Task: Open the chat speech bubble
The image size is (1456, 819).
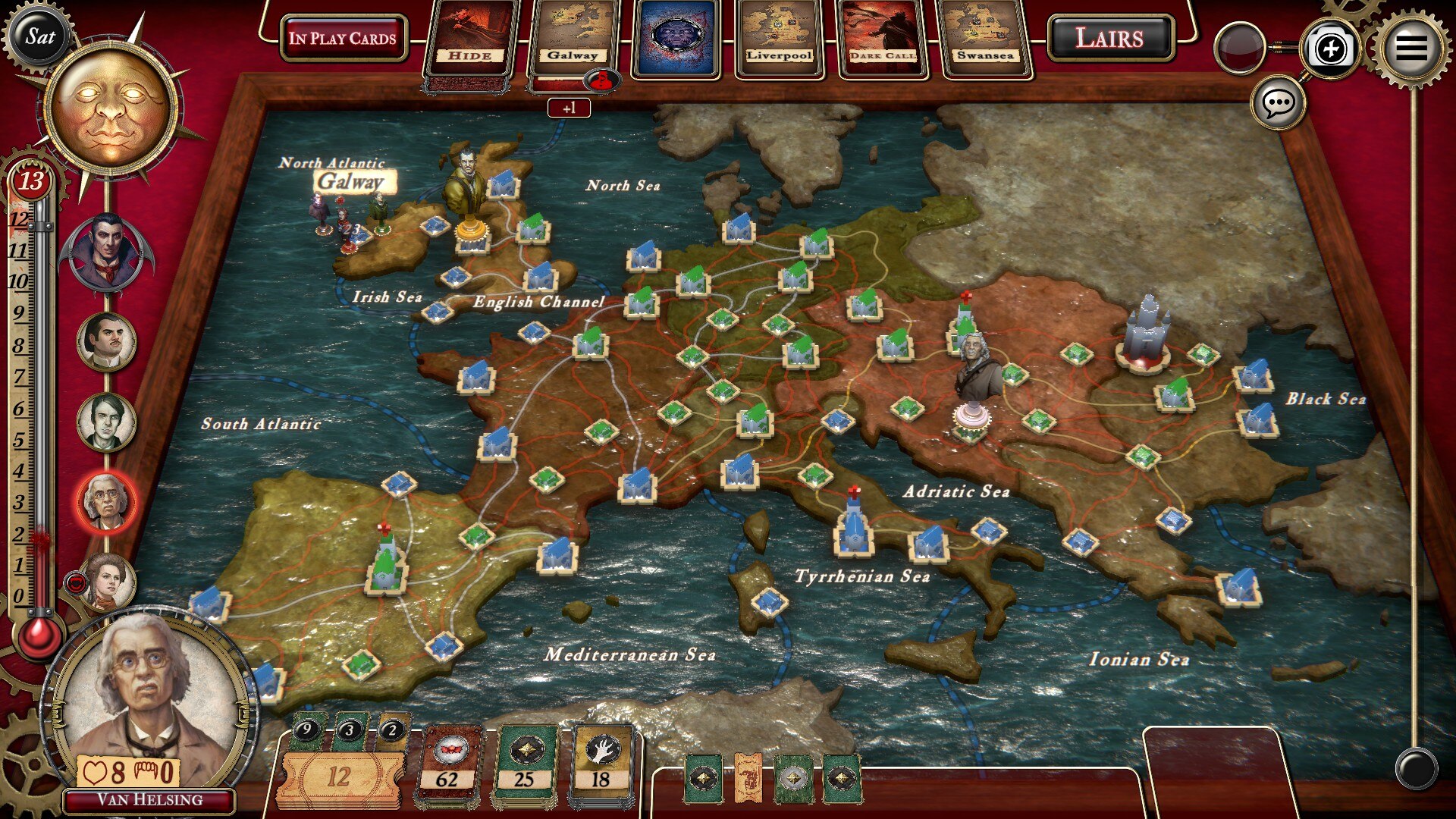Action: pos(1279,102)
